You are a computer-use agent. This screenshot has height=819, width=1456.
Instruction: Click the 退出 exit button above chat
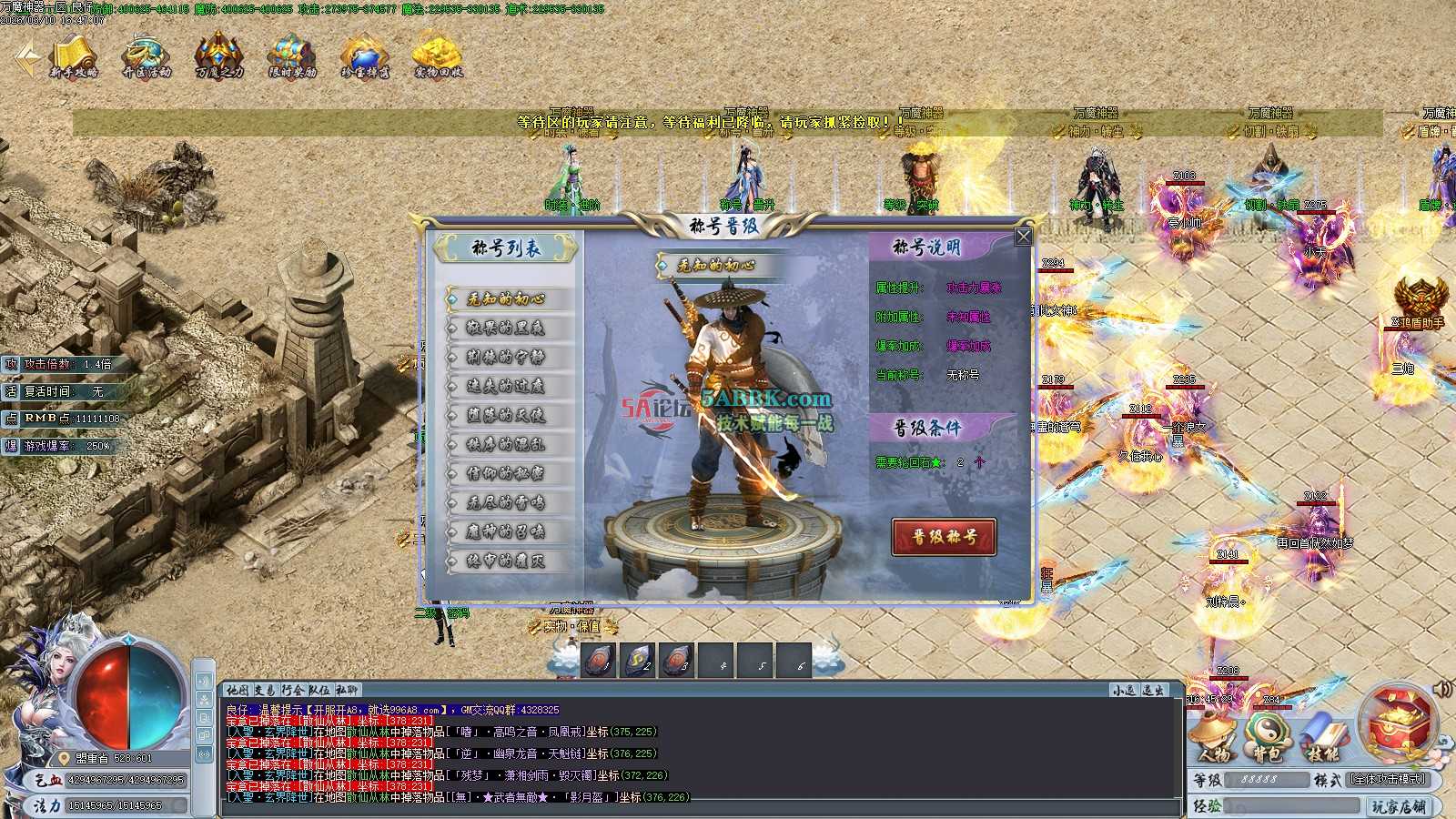coord(1154,691)
